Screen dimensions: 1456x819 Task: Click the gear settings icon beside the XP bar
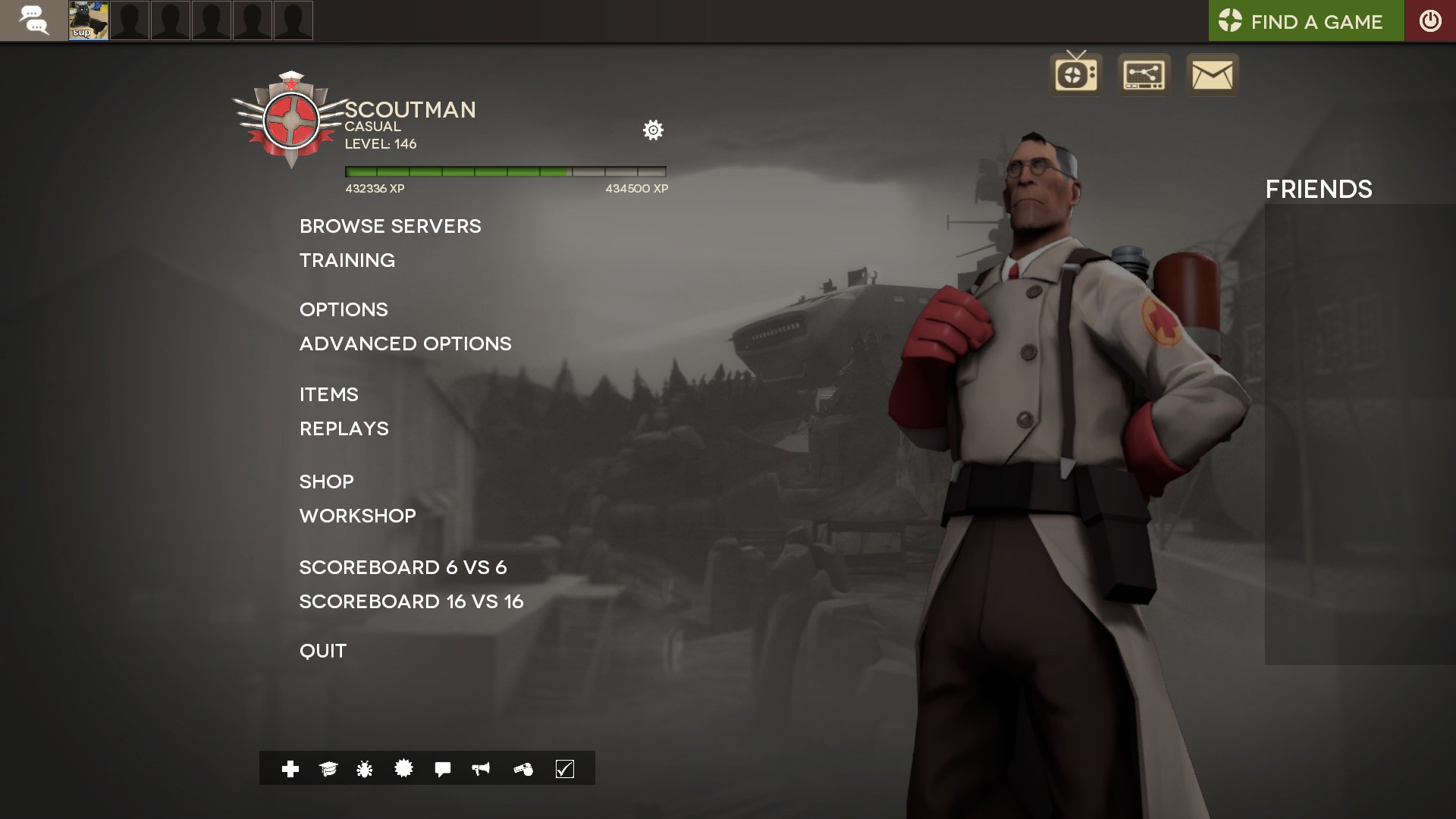pyautogui.click(x=653, y=130)
